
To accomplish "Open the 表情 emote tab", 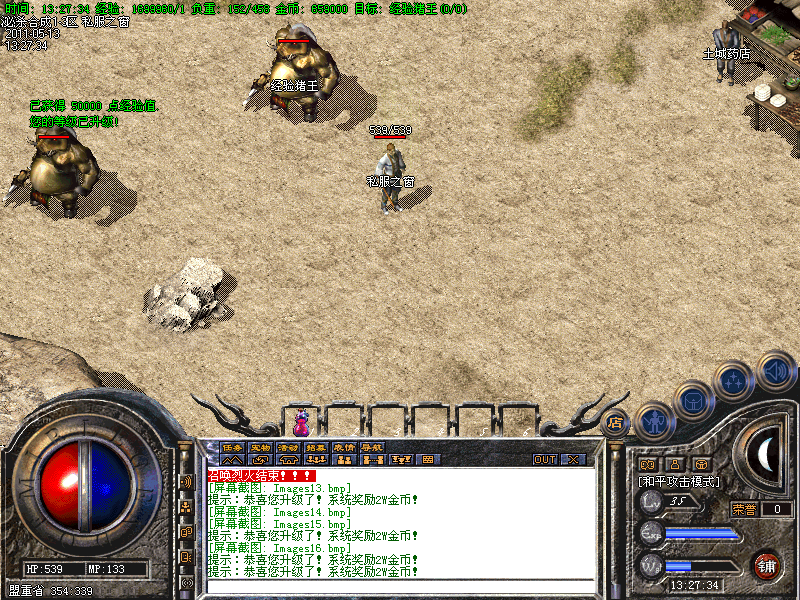I will pyautogui.click(x=344, y=447).
